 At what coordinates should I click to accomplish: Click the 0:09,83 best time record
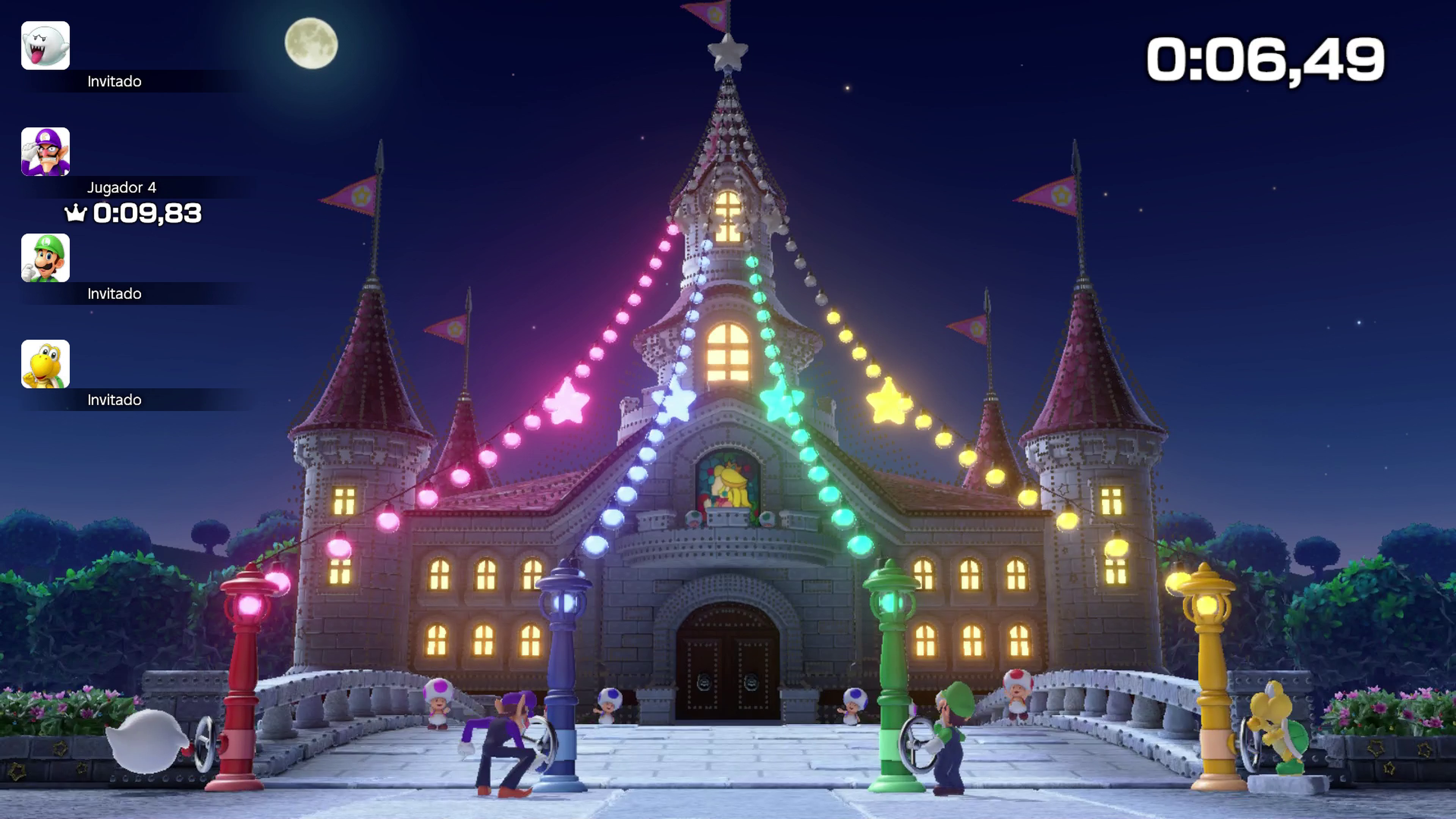pyautogui.click(x=148, y=213)
